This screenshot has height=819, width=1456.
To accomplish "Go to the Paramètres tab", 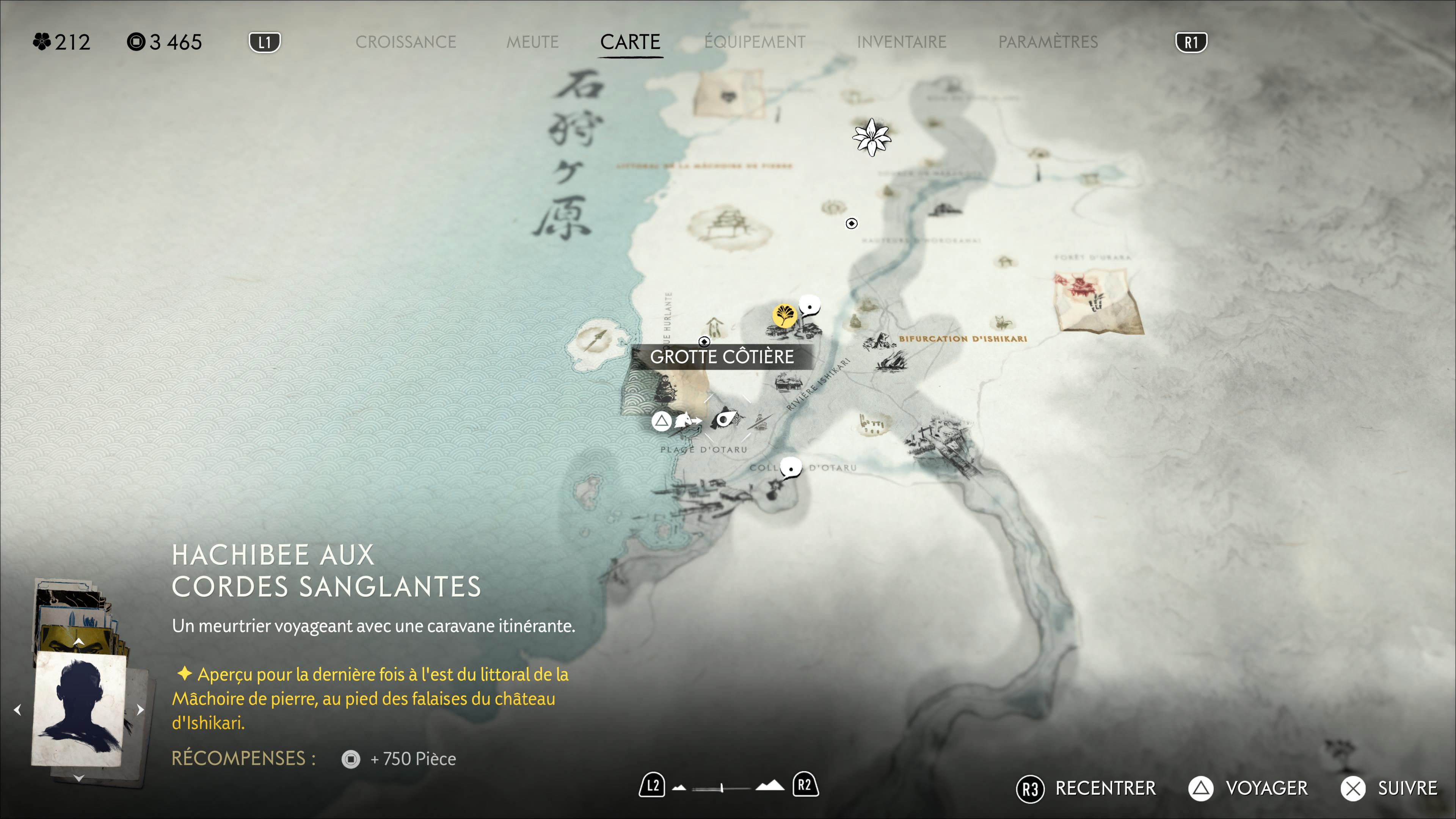I will (x=1047, y=42).
